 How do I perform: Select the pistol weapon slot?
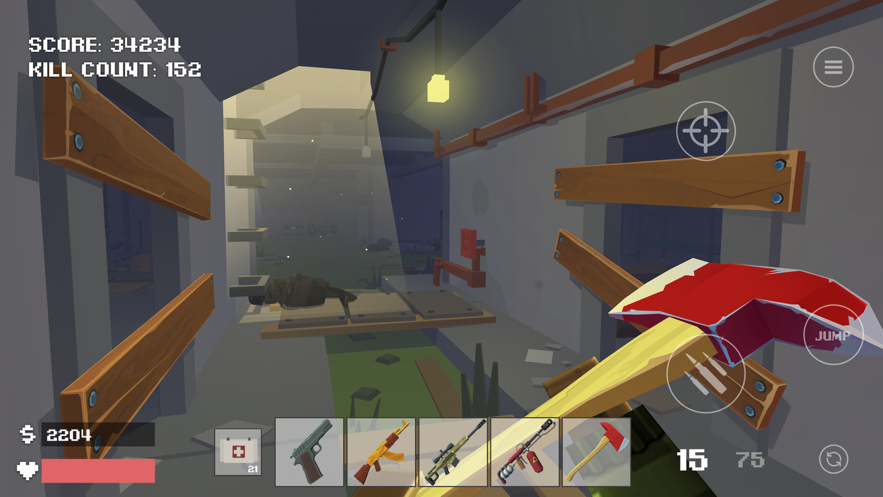coord(309,452)
